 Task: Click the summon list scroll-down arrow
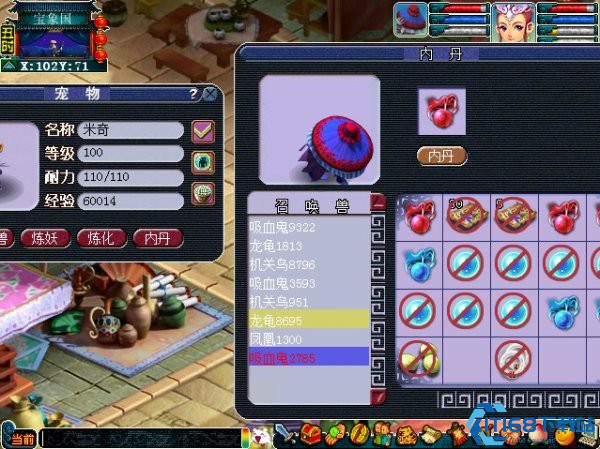(x=378, y=398)
